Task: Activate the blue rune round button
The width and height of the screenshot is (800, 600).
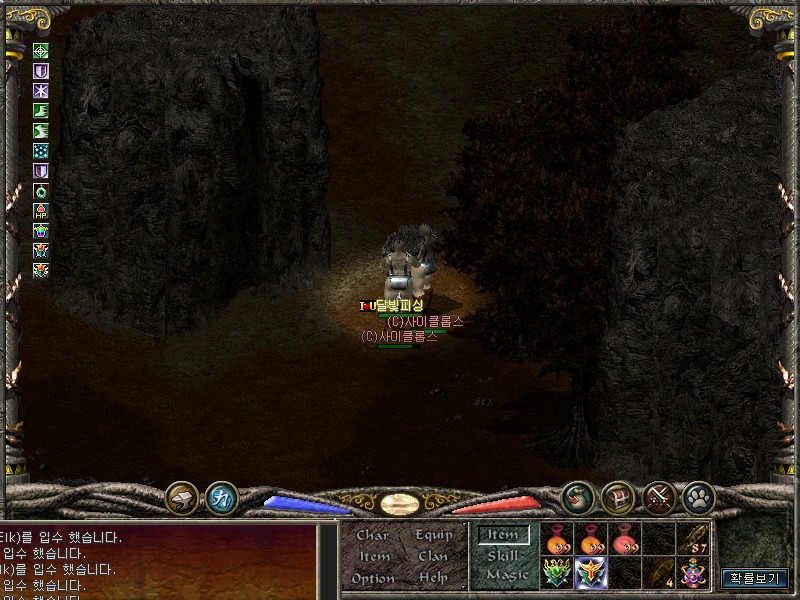Action: tap(221, 497)
